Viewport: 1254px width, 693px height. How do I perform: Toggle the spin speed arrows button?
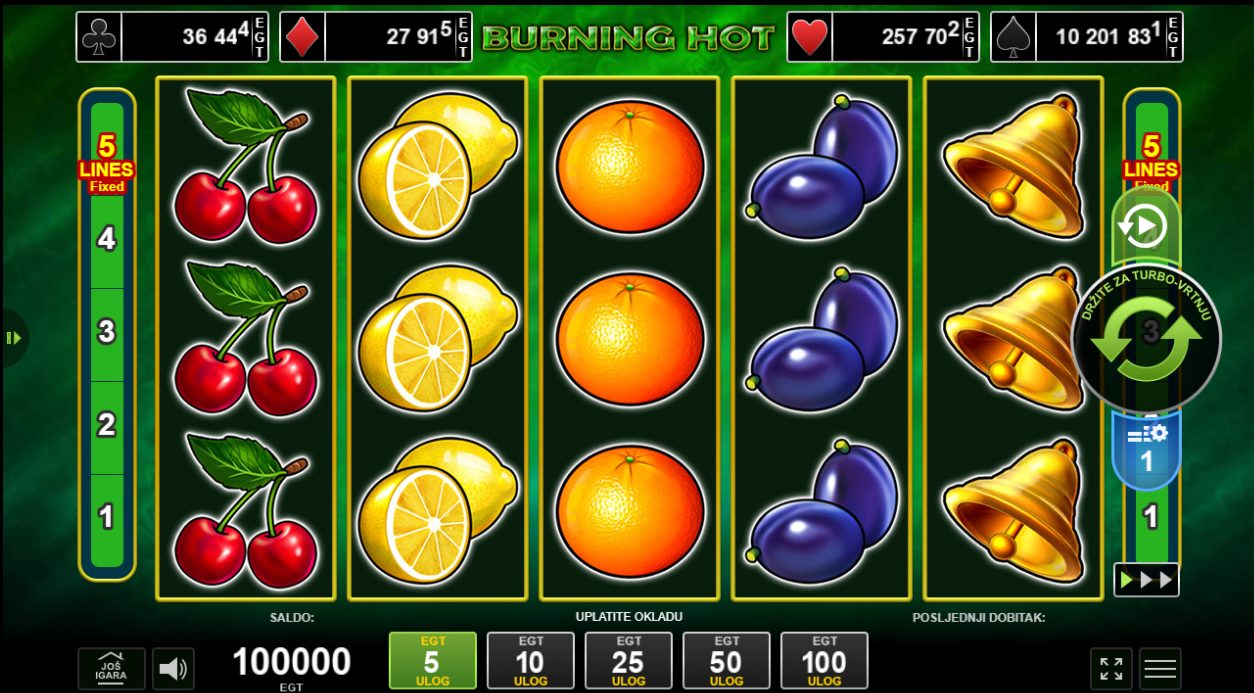(x=1146, y=580)
